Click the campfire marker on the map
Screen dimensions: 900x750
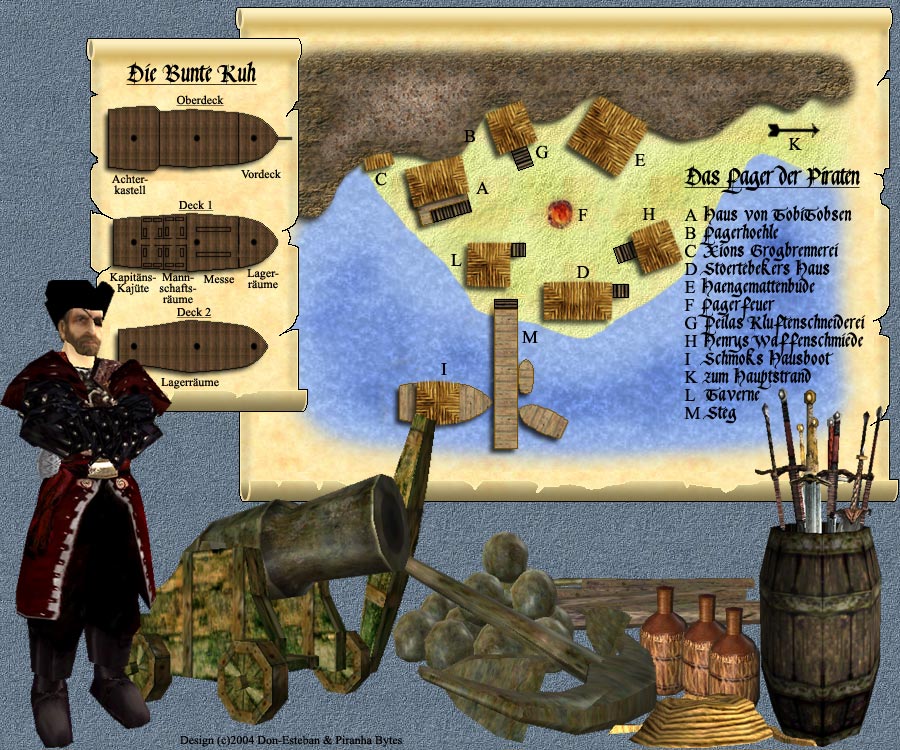(559, 212)
